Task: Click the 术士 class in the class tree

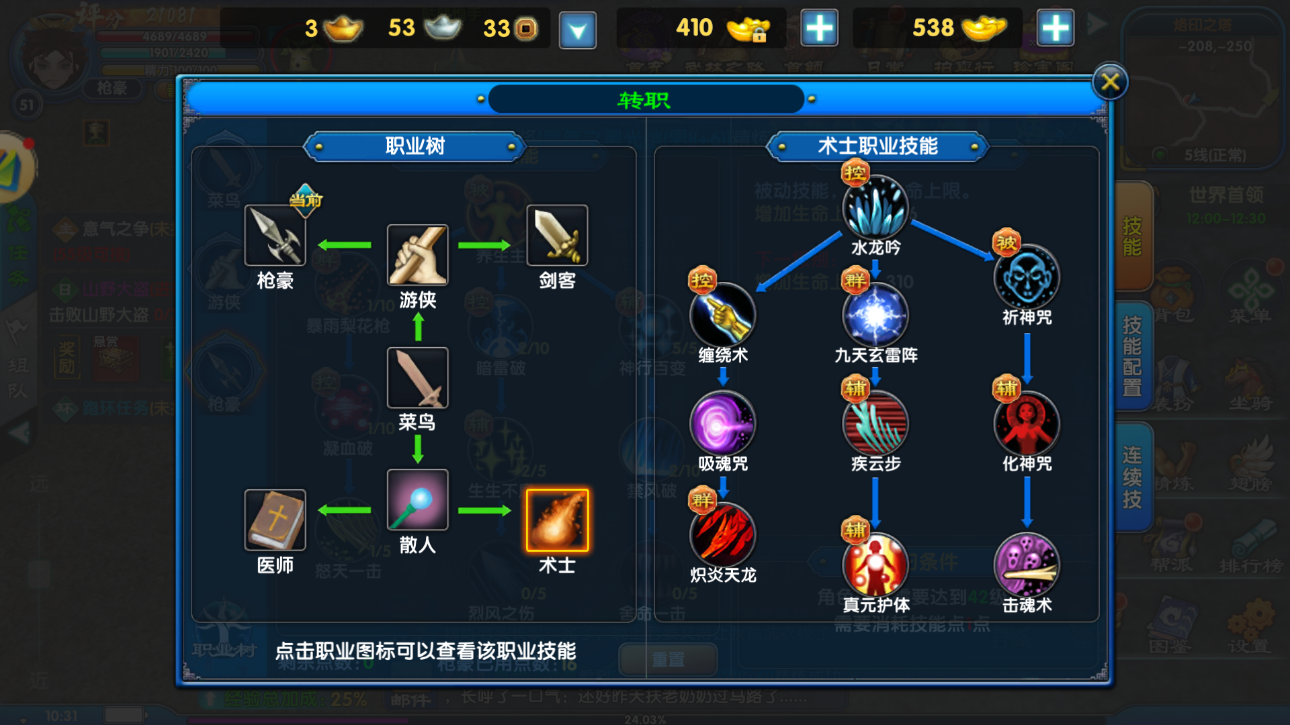Action: (x=557, y=519)
